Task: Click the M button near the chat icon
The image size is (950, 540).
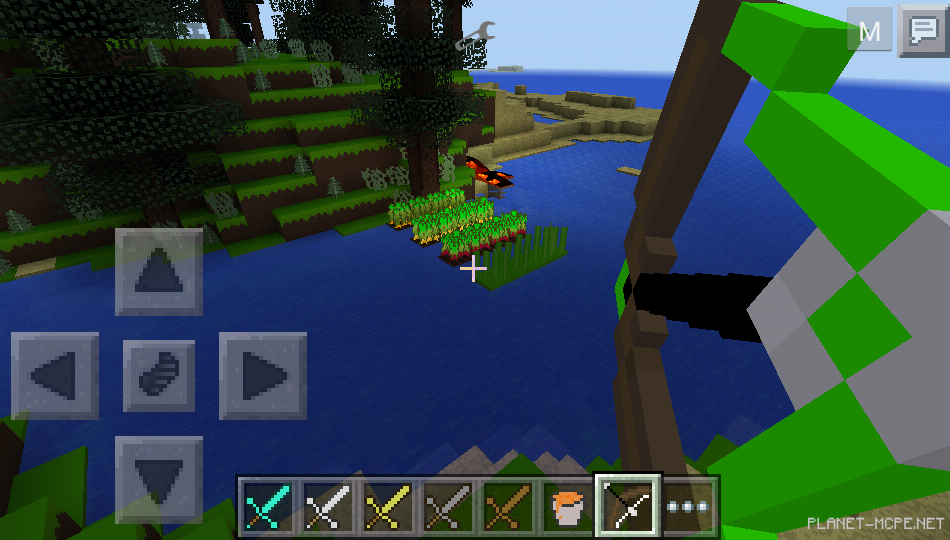Action: point(869,30)
